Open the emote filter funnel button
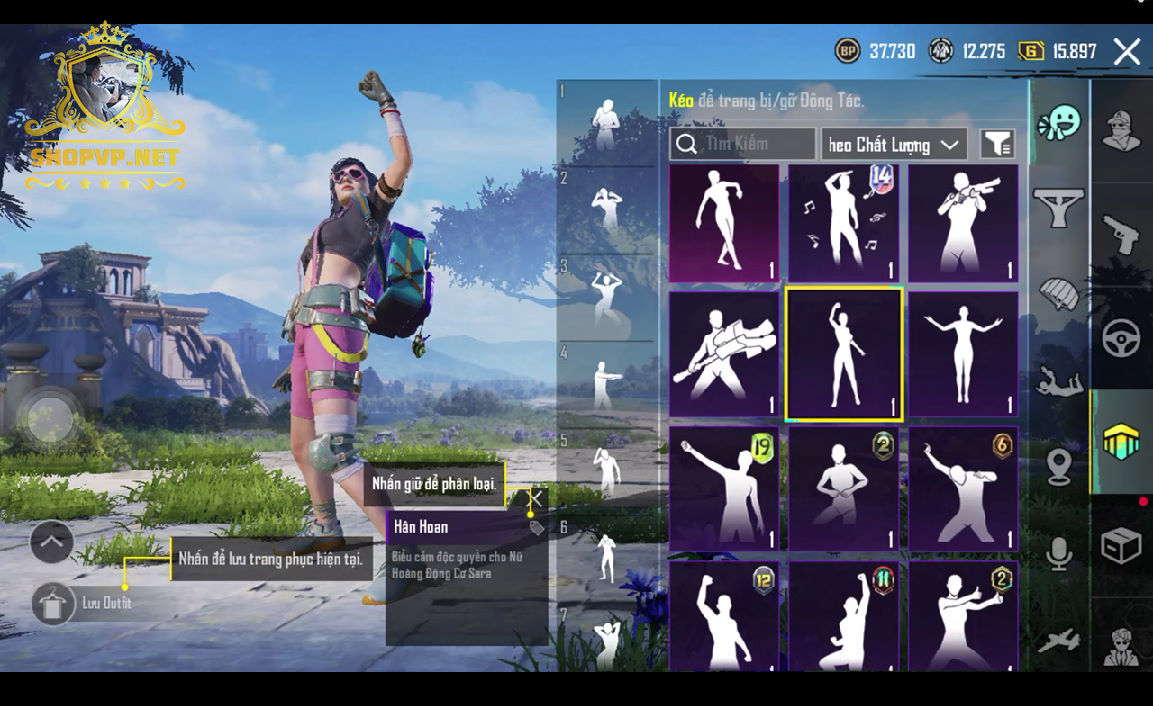 coord(997,145)
